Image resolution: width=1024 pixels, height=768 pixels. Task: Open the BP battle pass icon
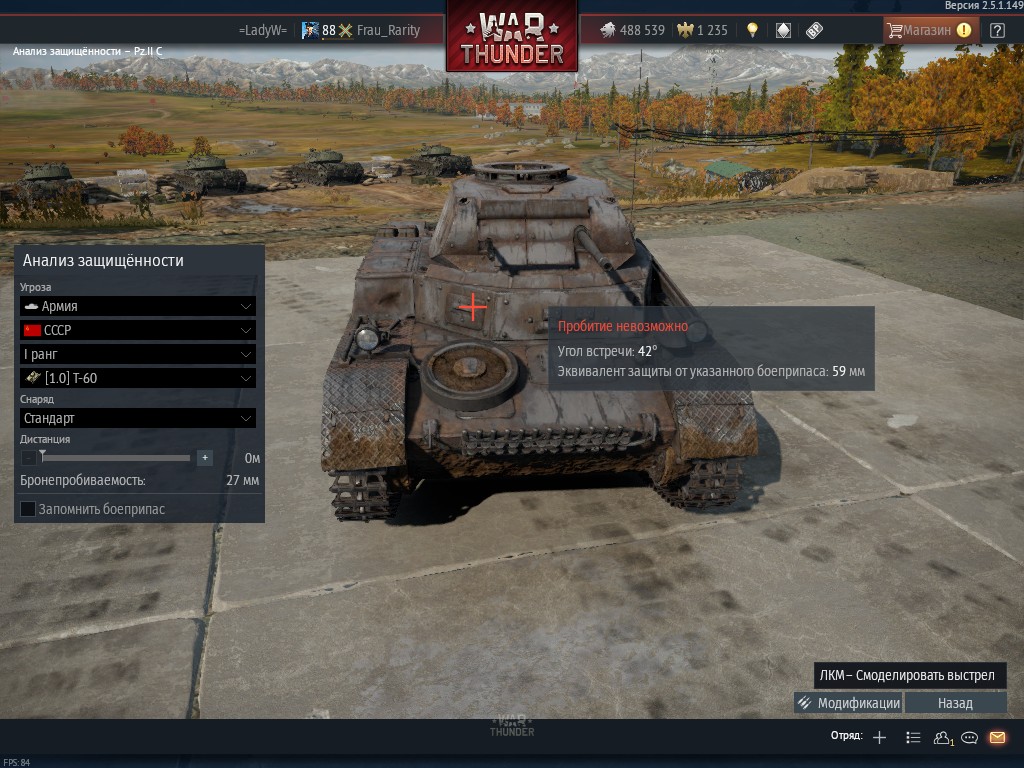click(814, 30)
